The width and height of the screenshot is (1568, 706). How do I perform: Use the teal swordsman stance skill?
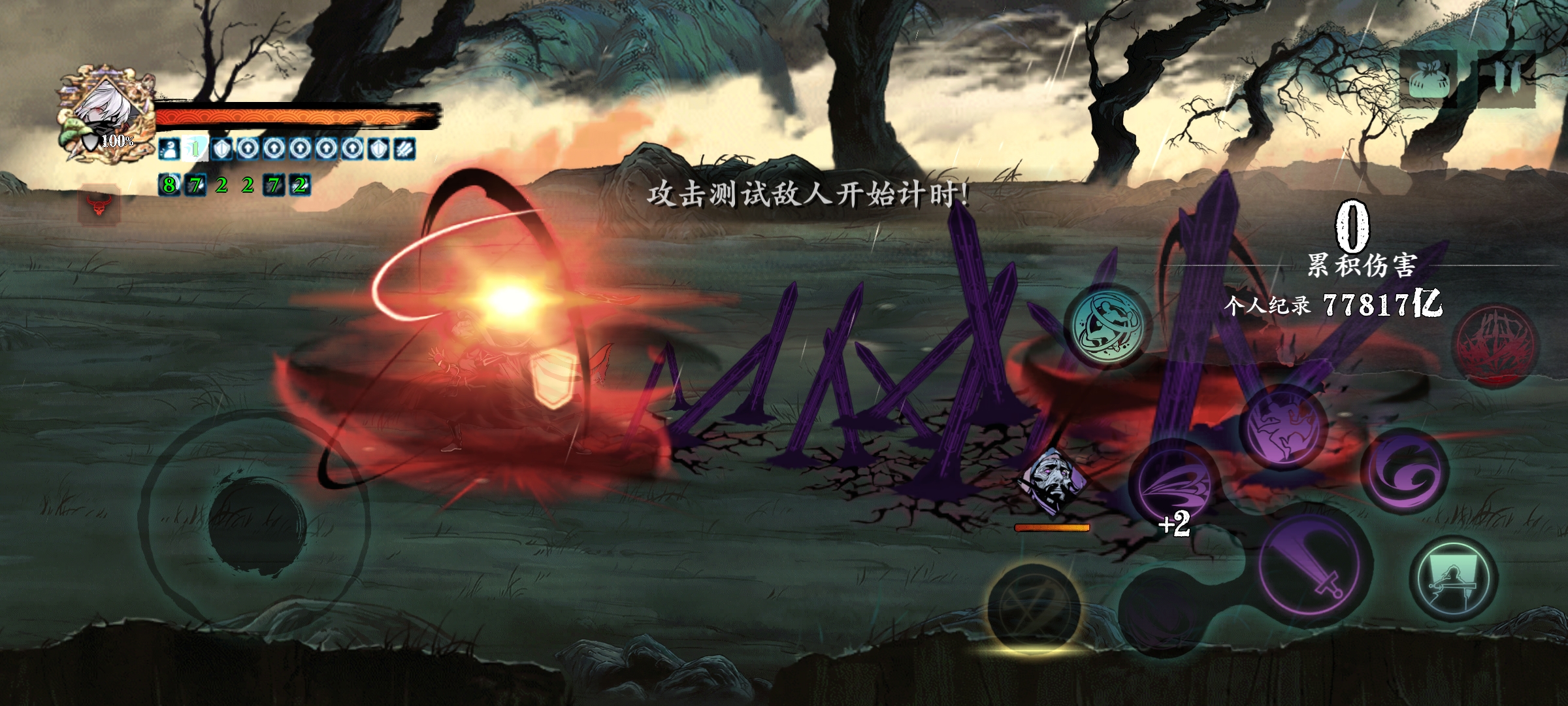point(1454,580)
